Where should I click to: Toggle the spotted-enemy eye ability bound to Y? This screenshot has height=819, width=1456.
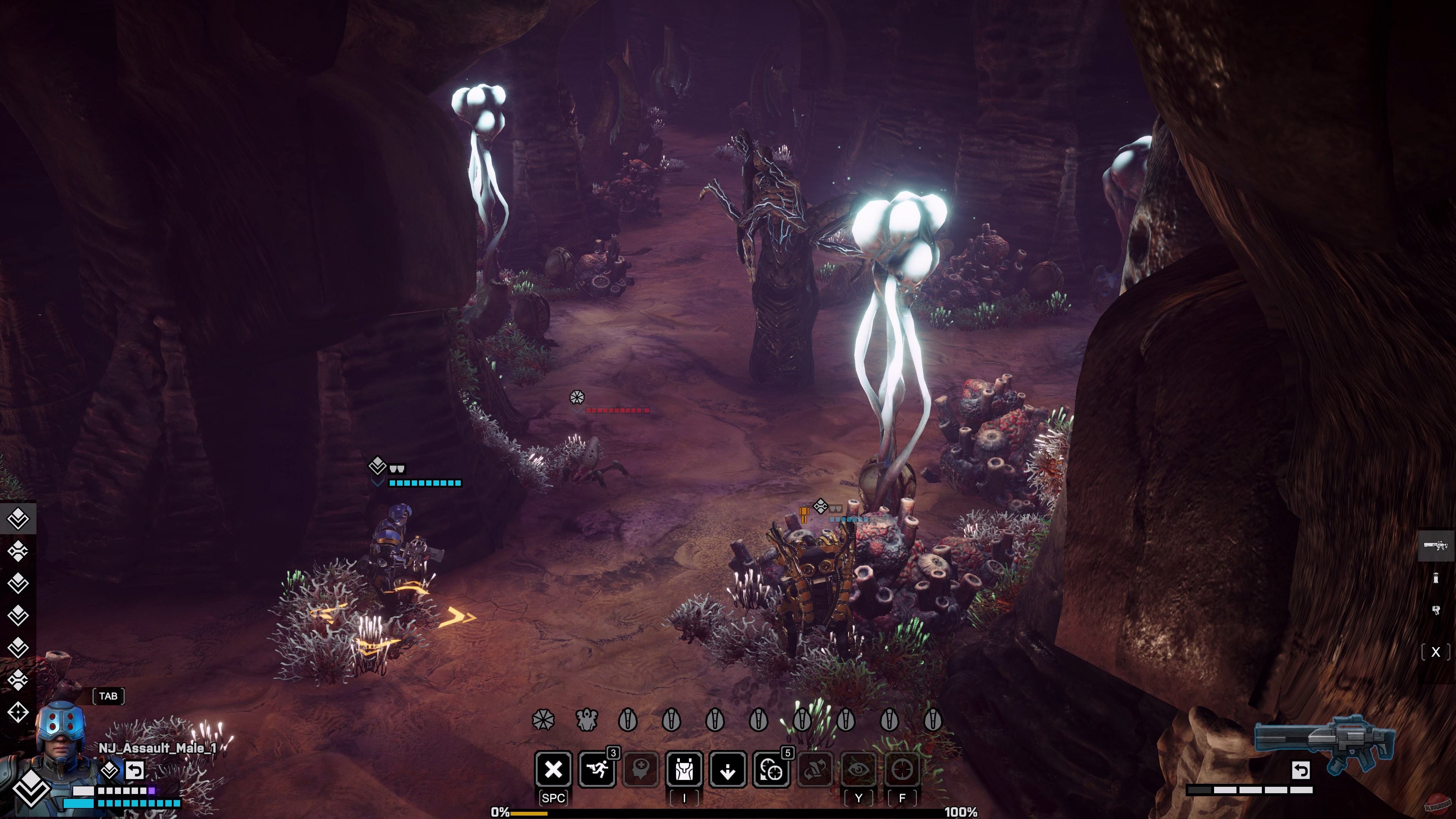click(859, 769)
